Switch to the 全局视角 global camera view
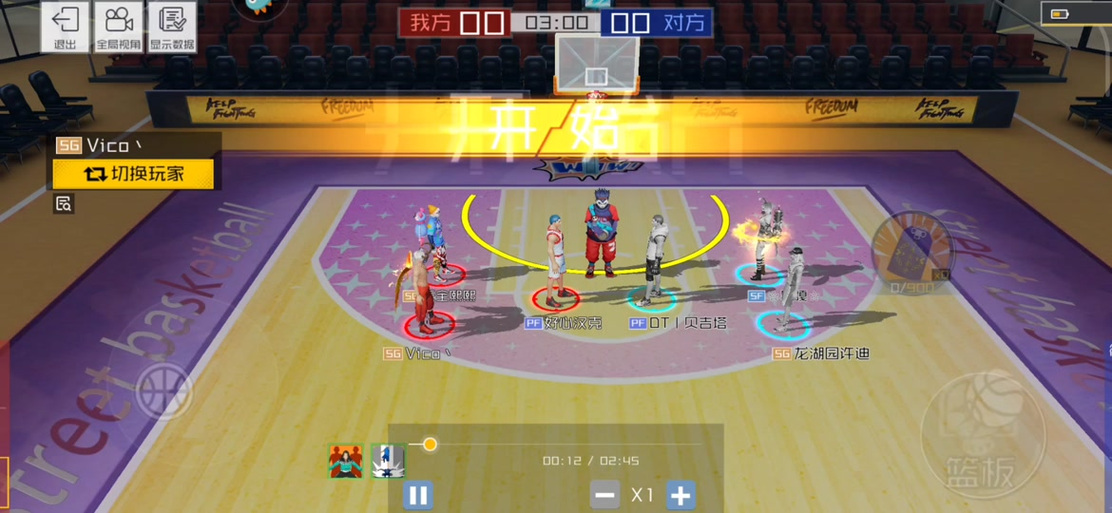The image size is (1112, 513). click(118, 27)
